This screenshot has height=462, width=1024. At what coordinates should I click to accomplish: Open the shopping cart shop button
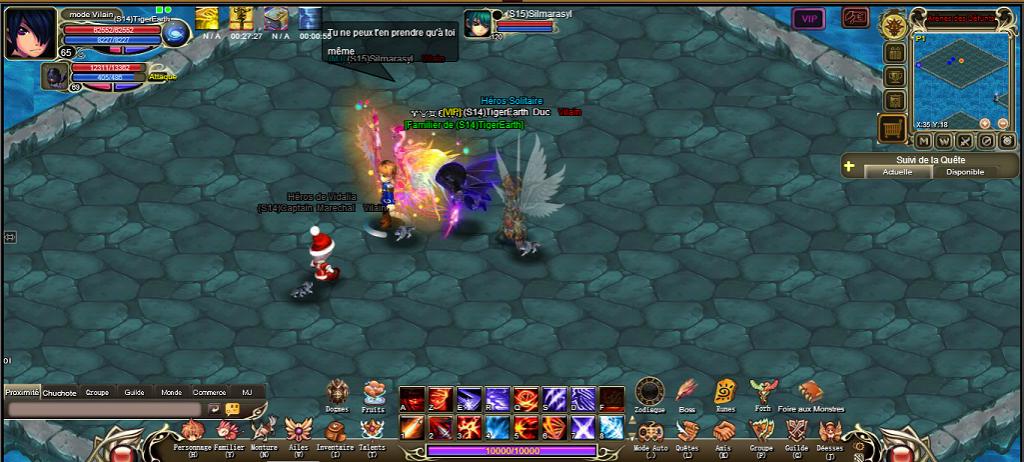pos(892,128)
